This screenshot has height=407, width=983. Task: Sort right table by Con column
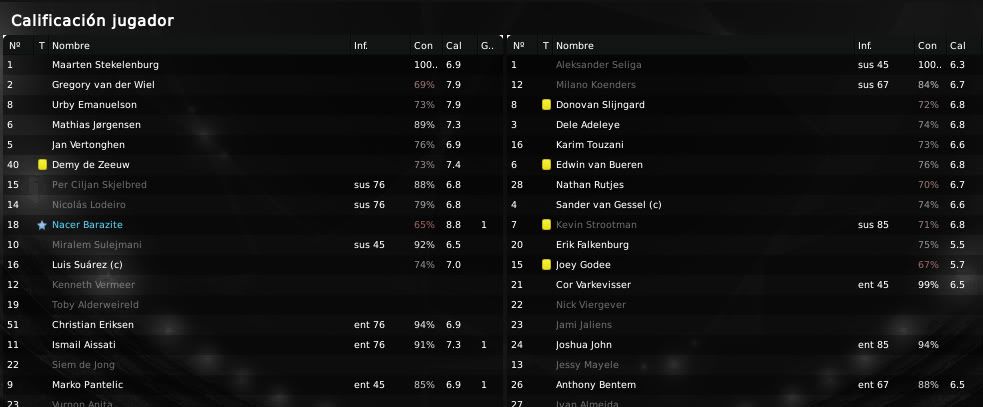pyautogui.click(x=927, y=45)
